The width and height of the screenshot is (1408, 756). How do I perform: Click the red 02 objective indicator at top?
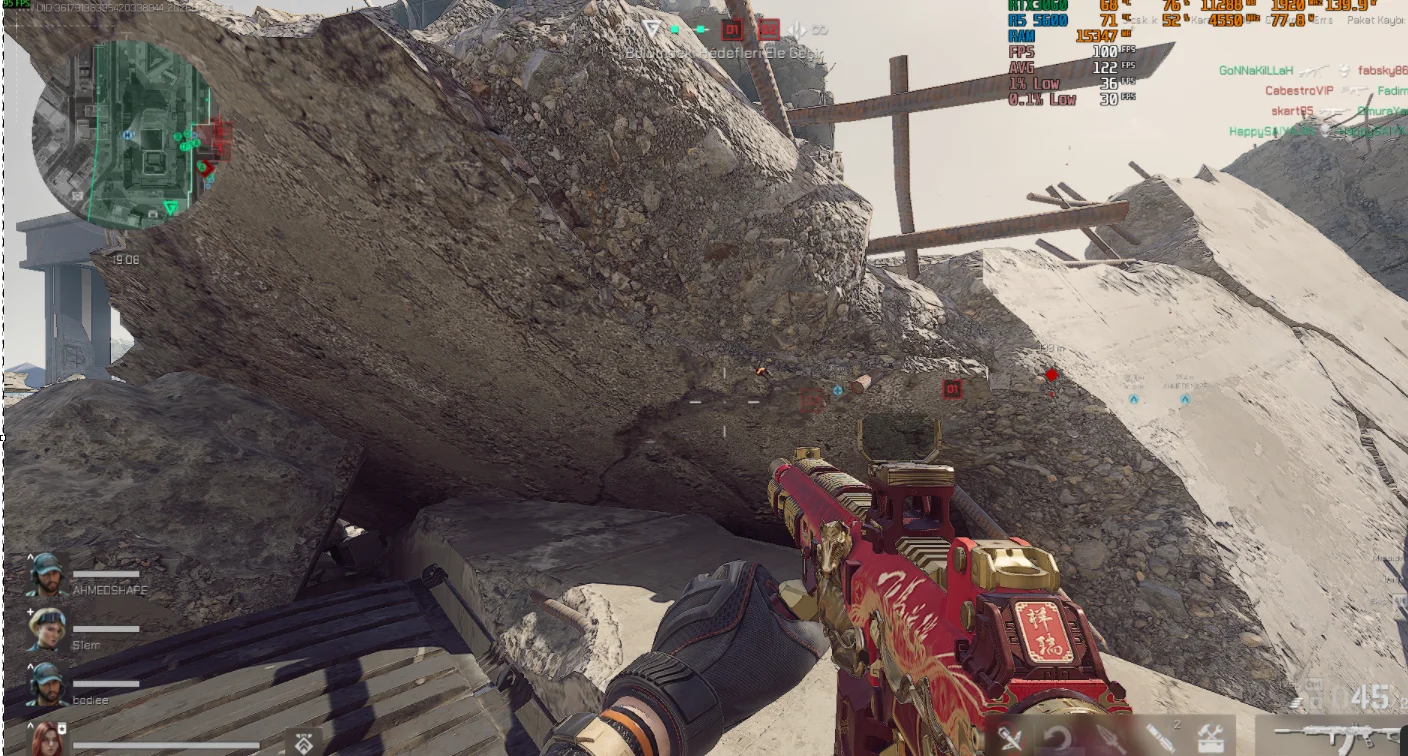768,30
